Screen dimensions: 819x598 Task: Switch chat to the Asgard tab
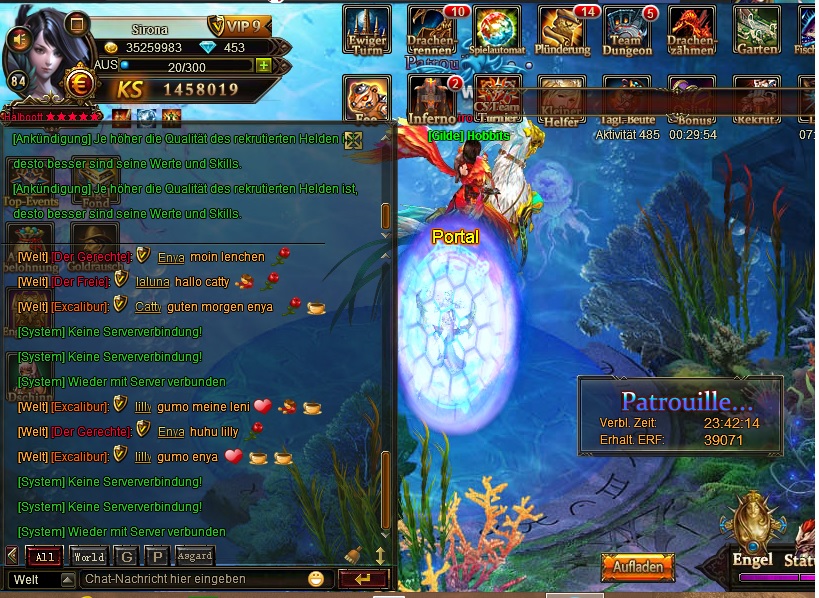(x=195, y=557)
